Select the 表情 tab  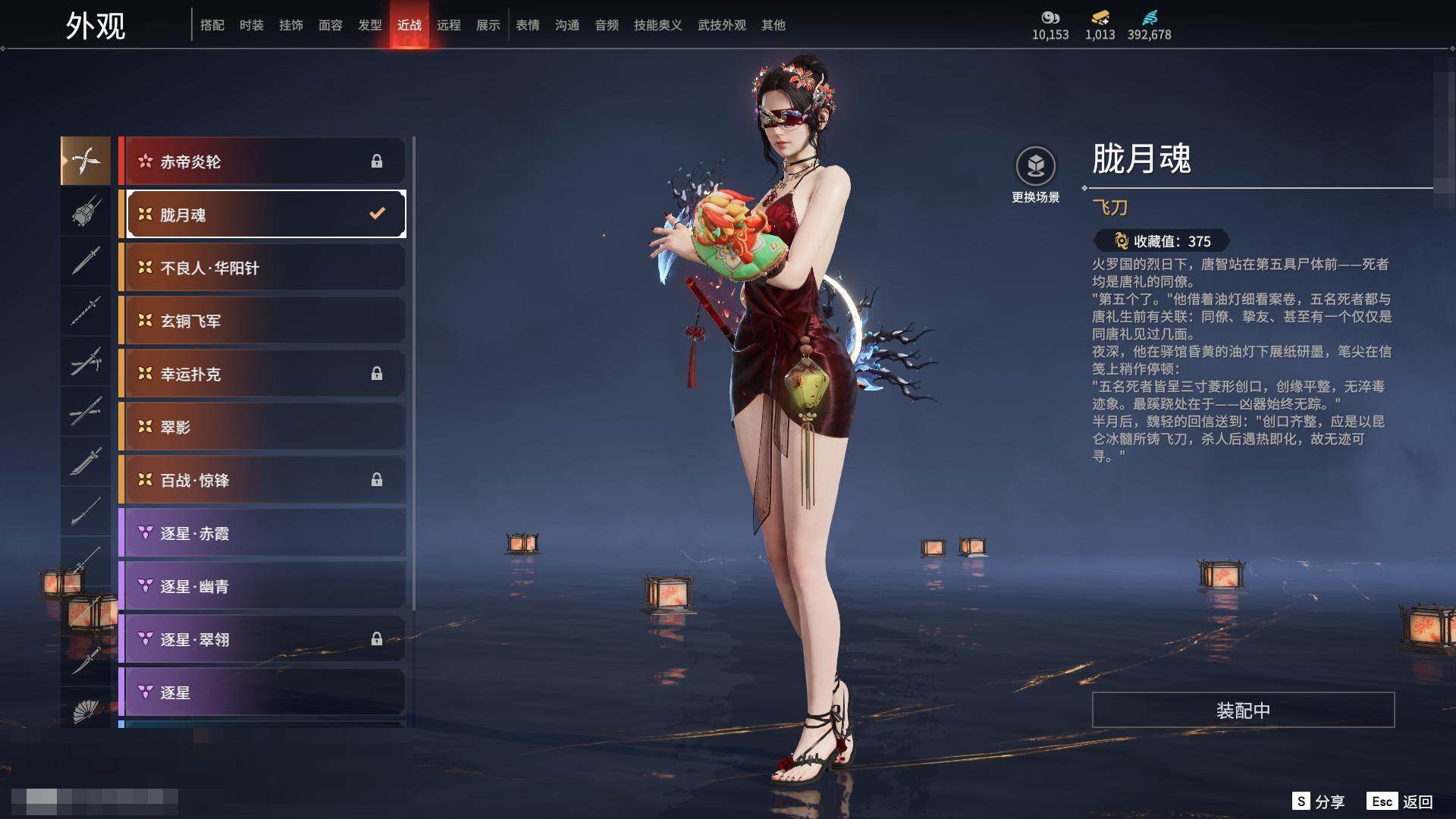[527, 25]
